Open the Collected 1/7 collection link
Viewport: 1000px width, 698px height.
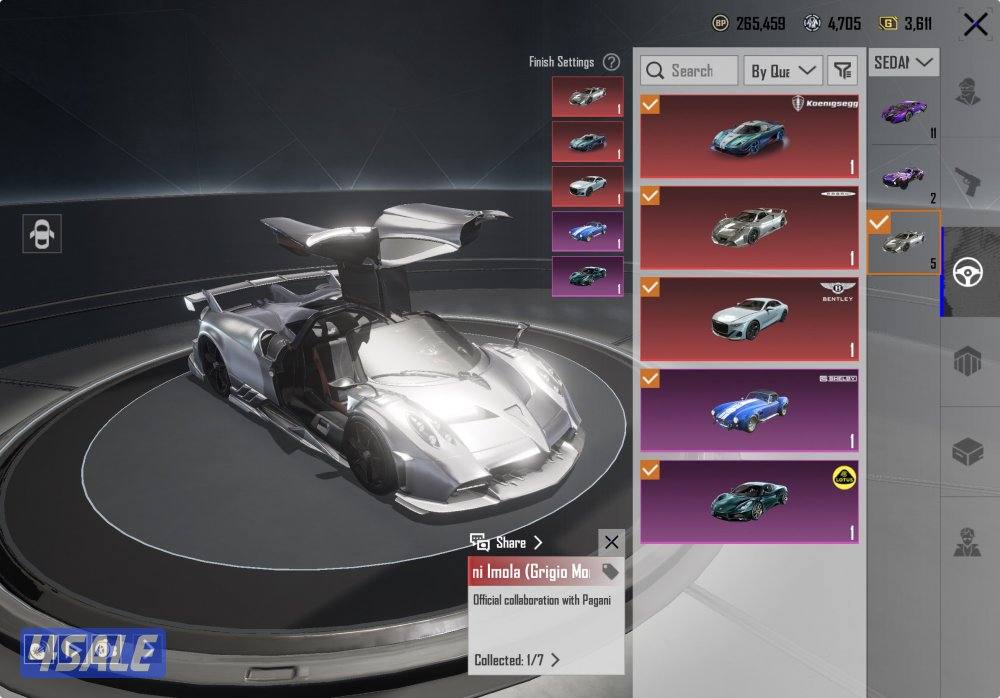pyautogui.click(x=516, y=660)
